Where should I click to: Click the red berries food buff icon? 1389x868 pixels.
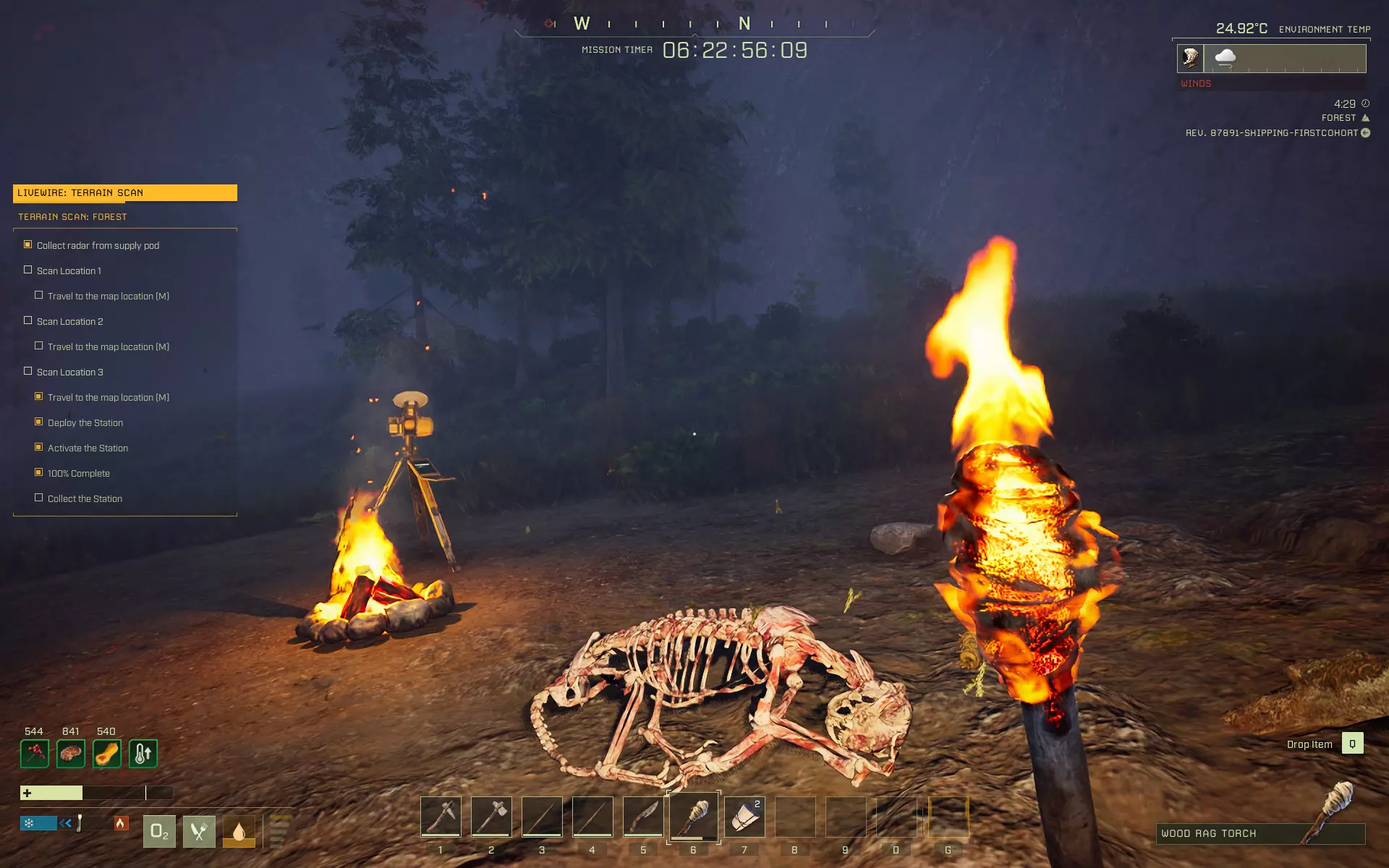[x=35, y=754]
